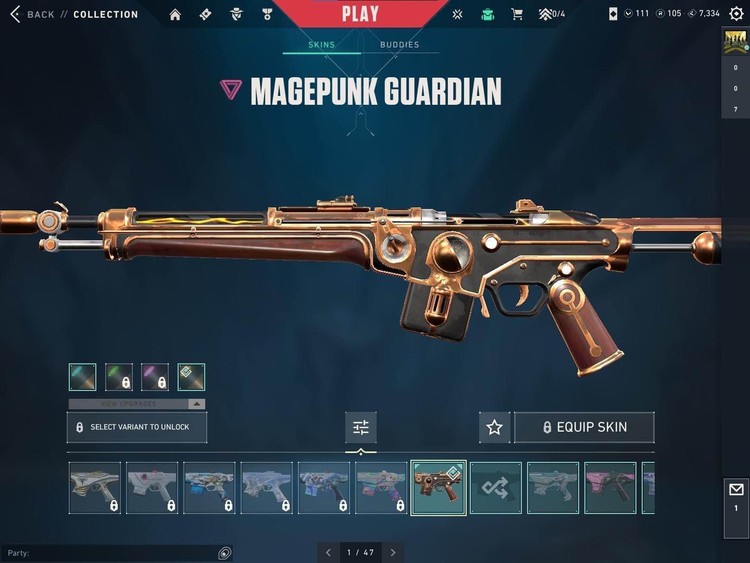This screenshot has width=750, height=563.
Task: Select the locked green variant swatch
Action: tap(119, 377)
